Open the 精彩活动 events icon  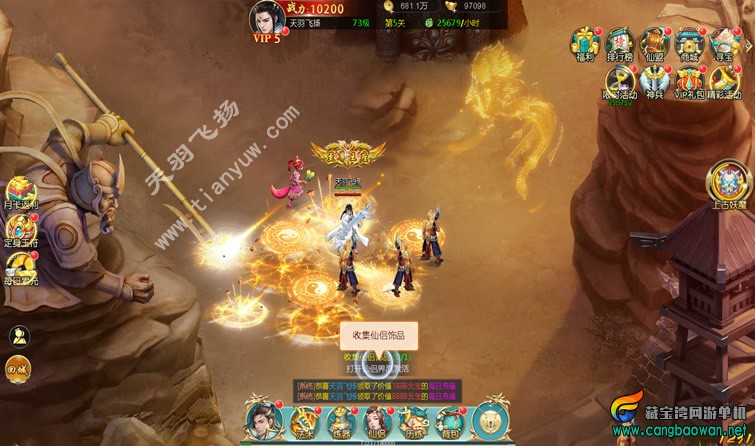click(x=723, y=80)
